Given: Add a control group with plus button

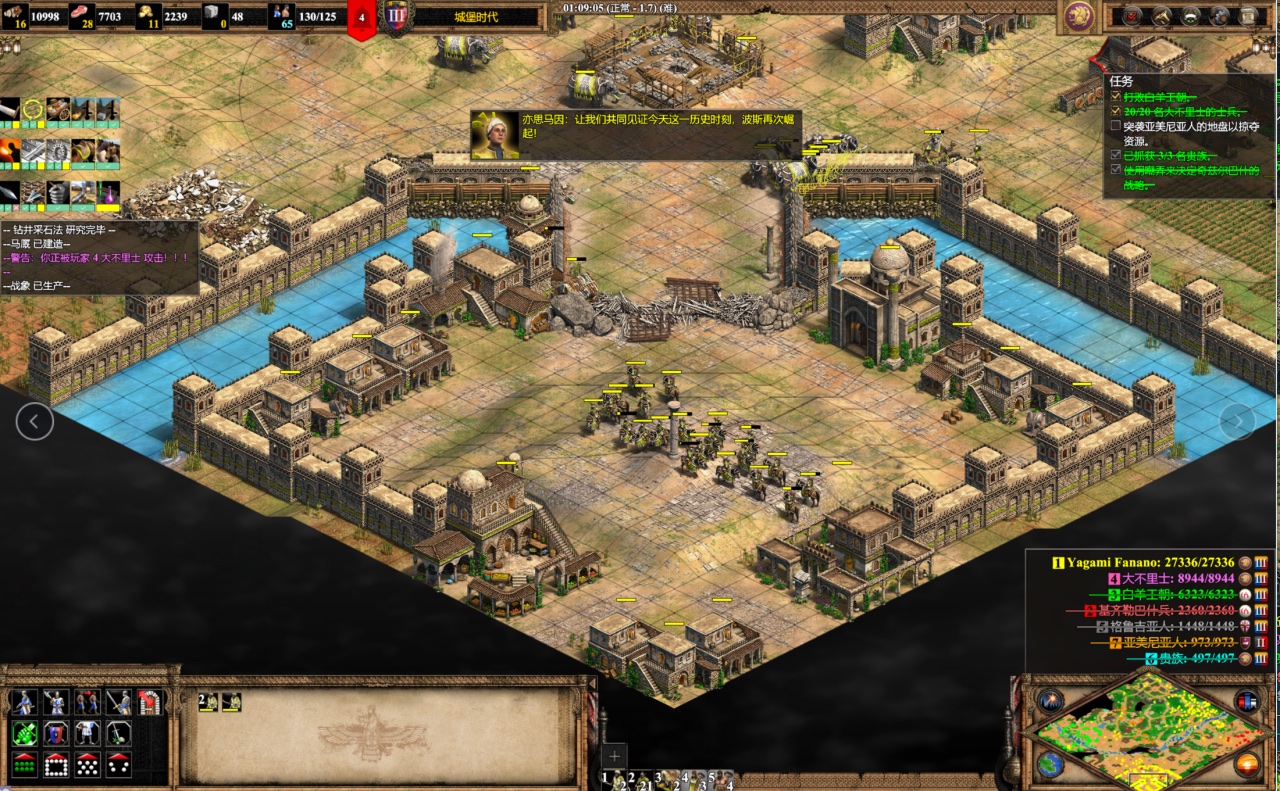Looking at the screenshot, I should (x=614, y=755).
